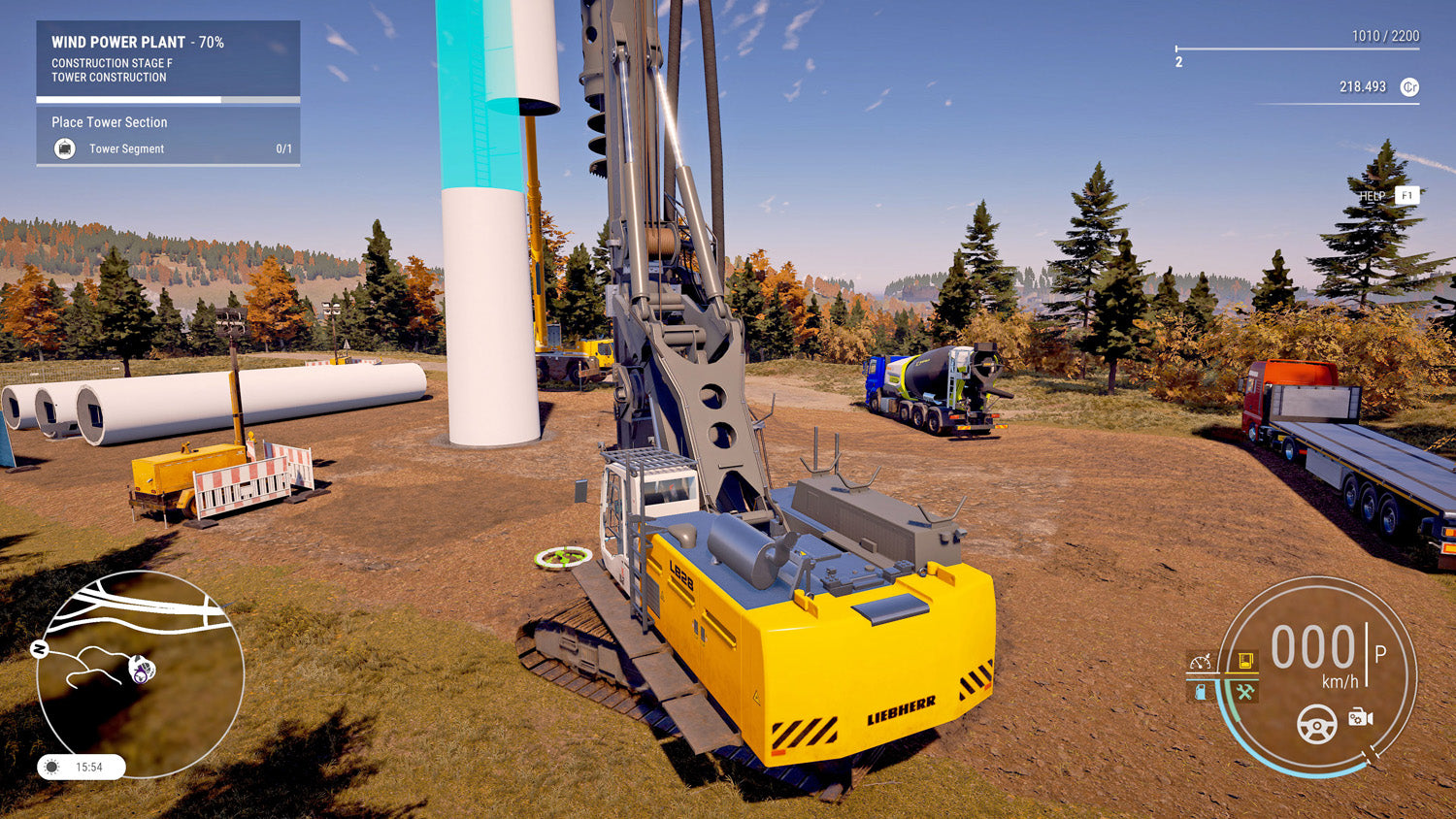This screenshot has height=819, width=1456.
Task: Expand the Place Tower Section task panel
Action: tap(110, 122)
